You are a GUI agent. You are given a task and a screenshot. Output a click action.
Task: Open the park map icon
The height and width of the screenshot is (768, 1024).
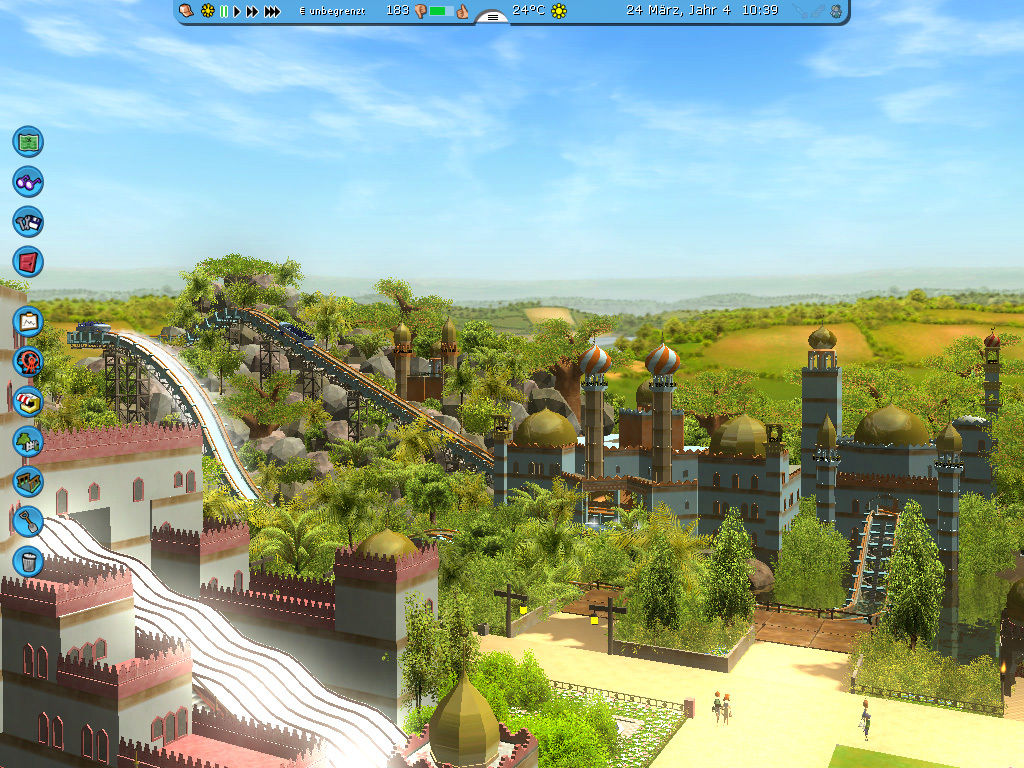(28, 141)
